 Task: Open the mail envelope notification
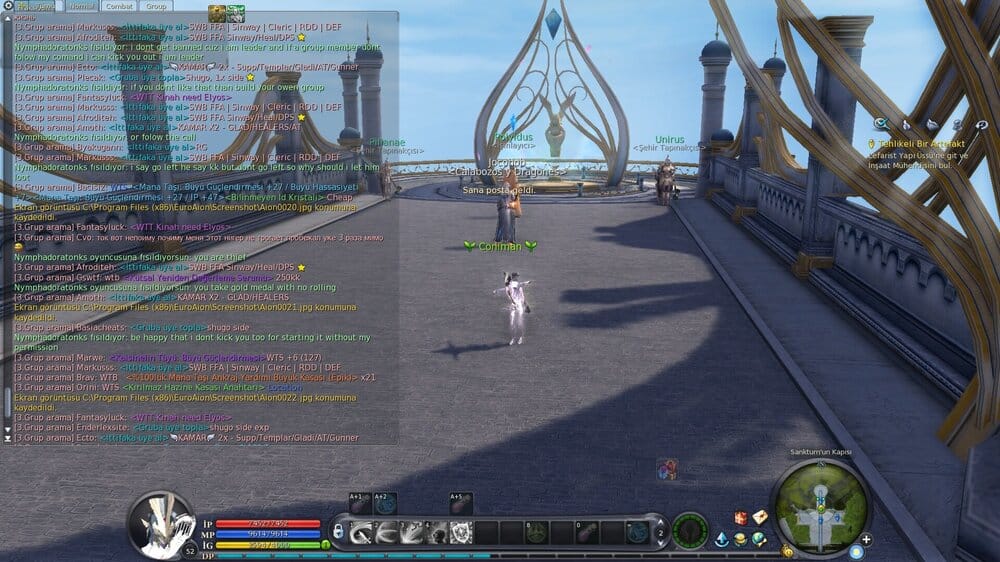click(760, 517)
